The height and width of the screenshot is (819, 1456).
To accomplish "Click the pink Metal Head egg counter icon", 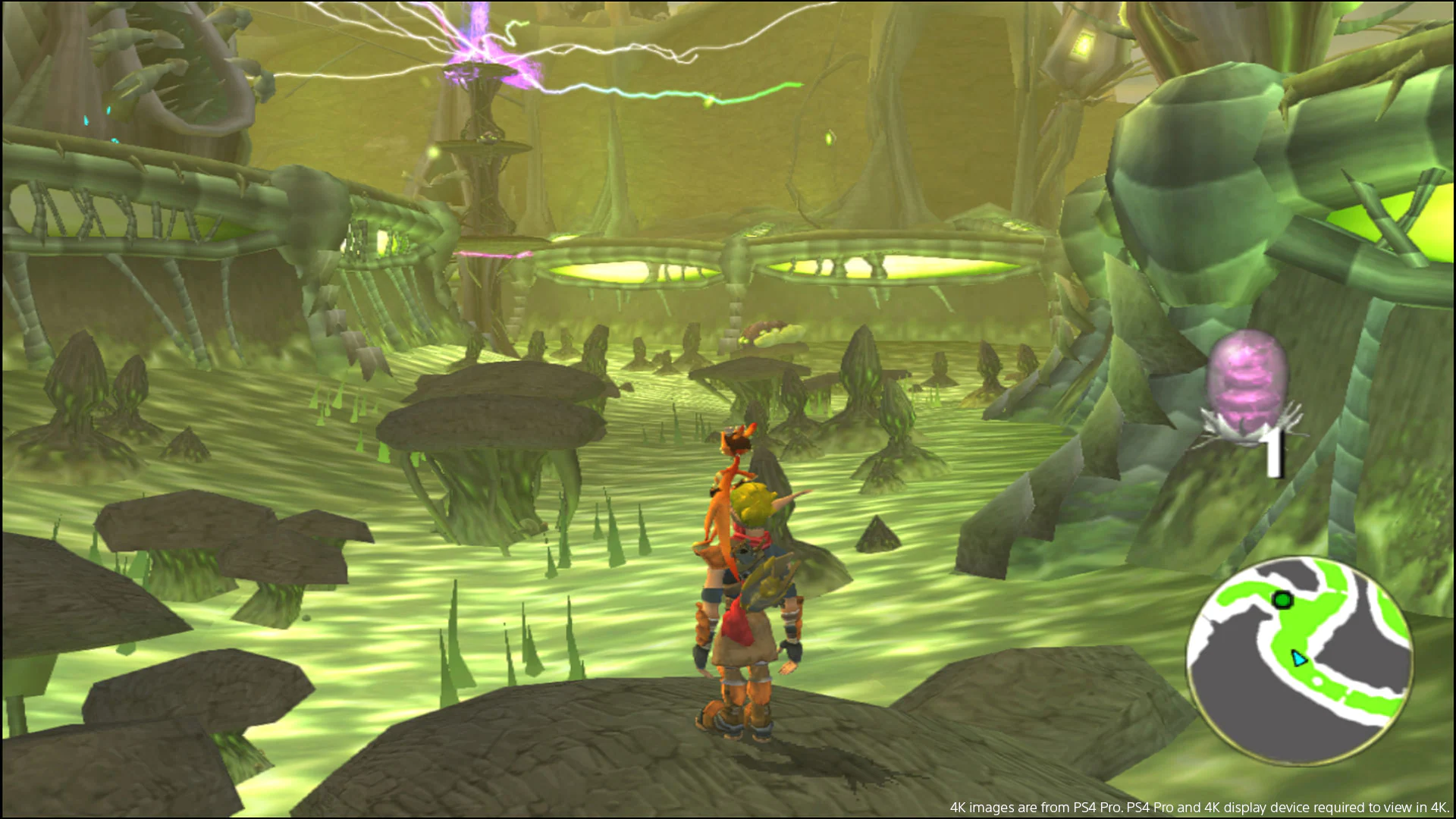I will 1248,378.
